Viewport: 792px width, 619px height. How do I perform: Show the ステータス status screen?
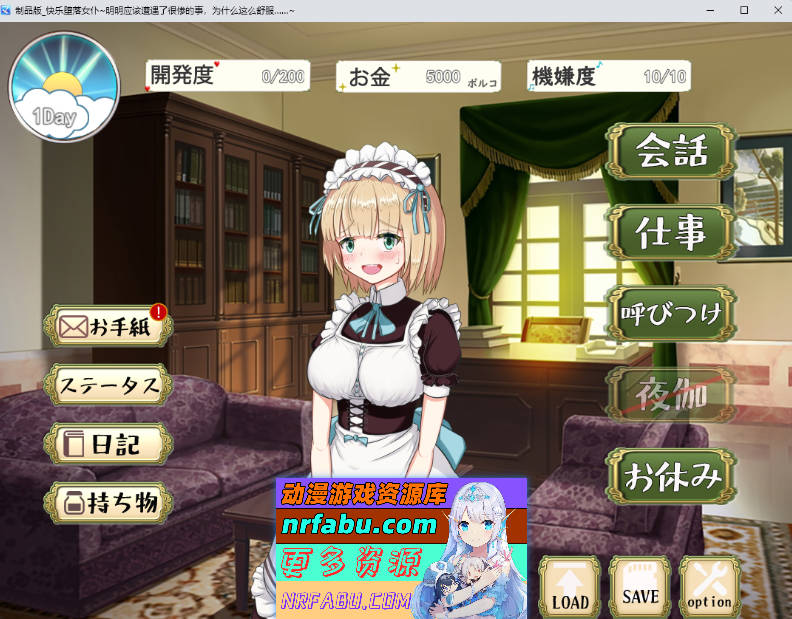click(110, 385)
